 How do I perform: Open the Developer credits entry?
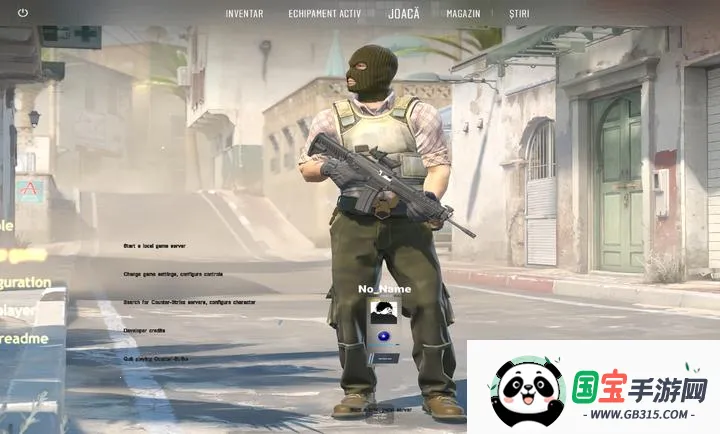point(144,329)
